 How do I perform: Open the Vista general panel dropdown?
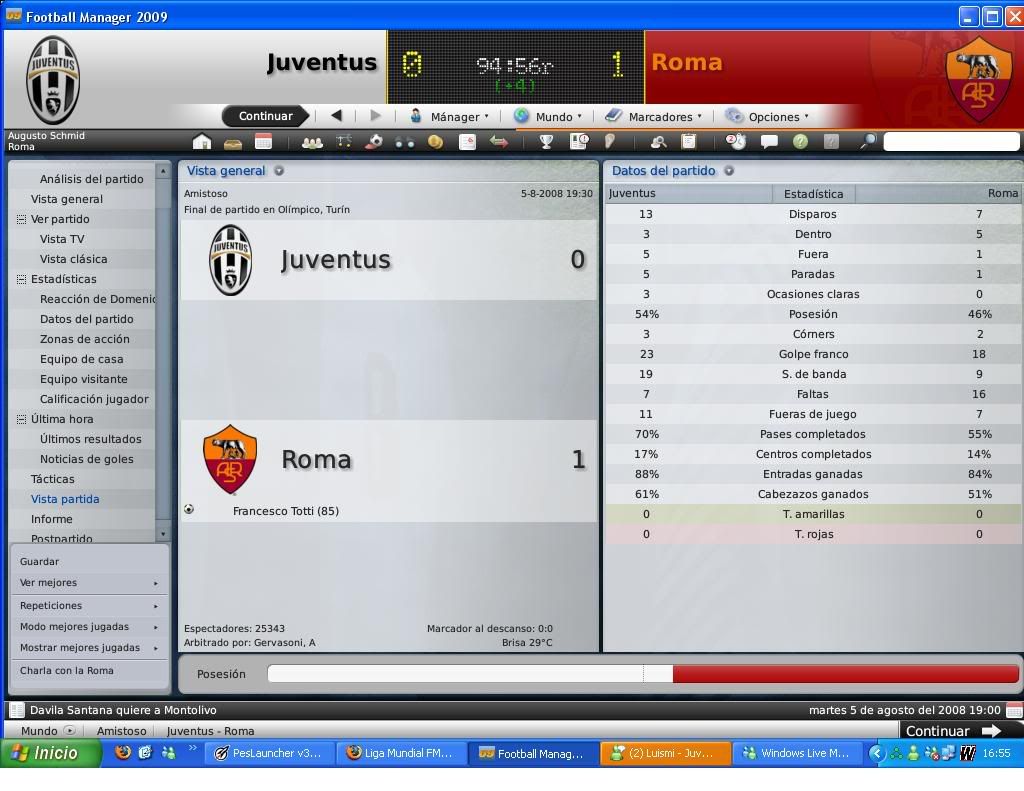279,171
